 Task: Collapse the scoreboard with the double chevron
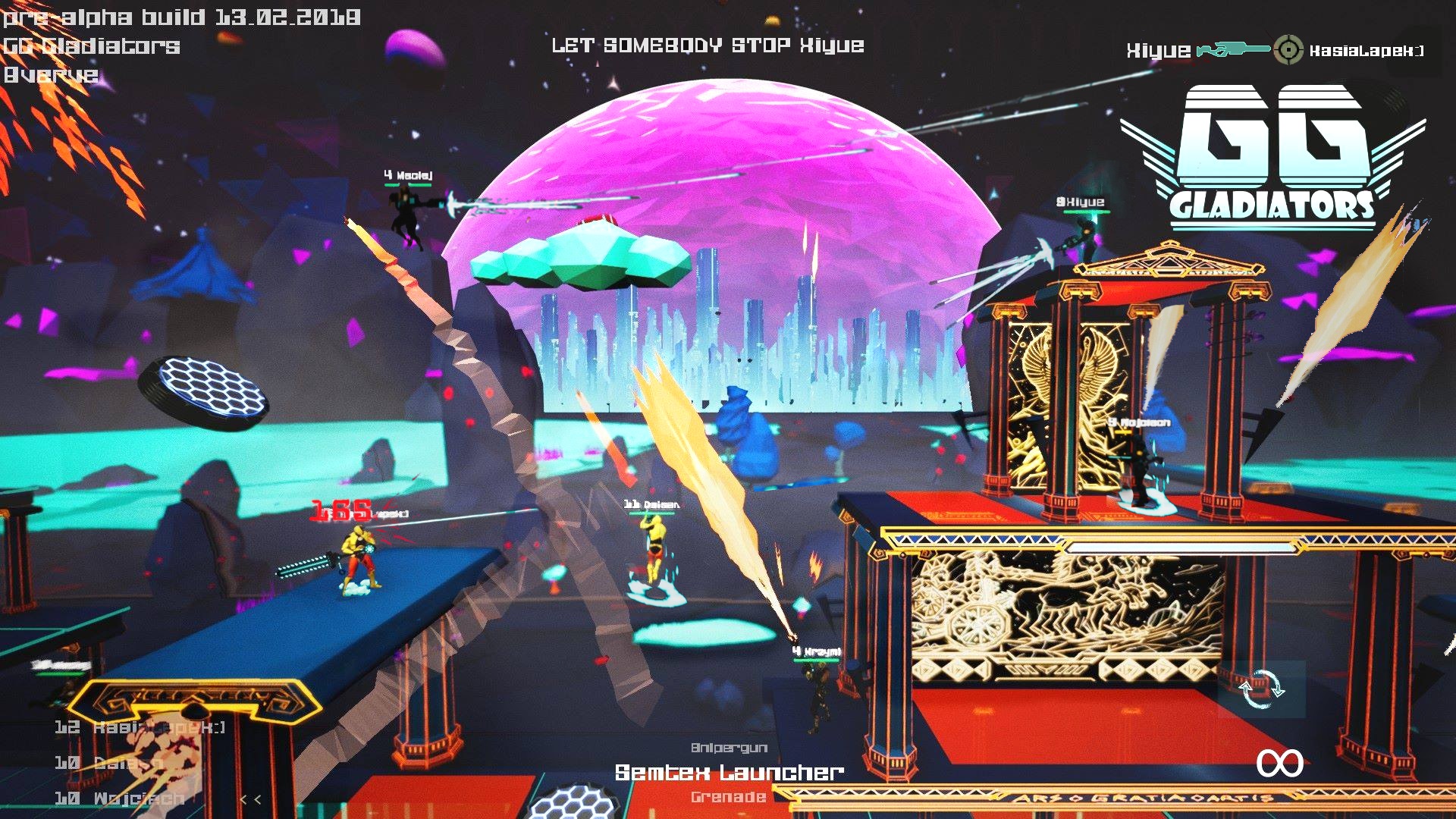(x=250, y=799)
